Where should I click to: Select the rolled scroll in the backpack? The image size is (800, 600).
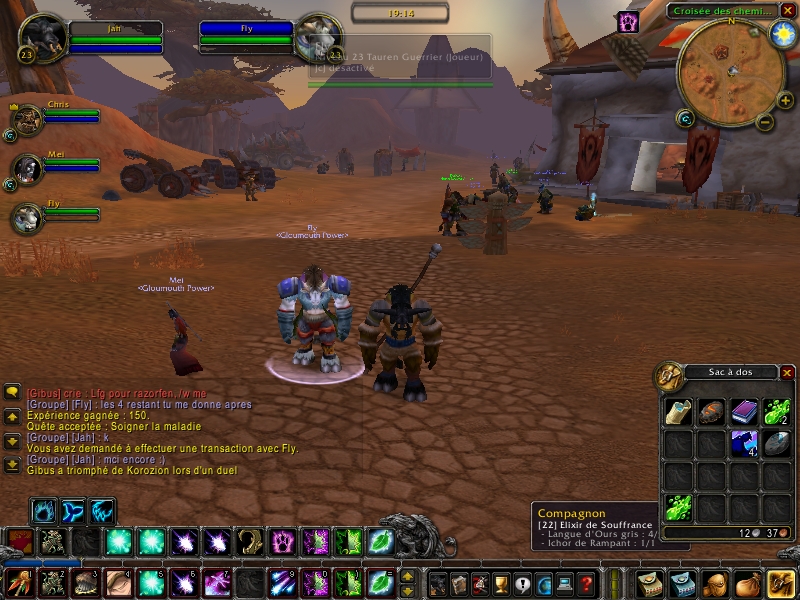pos(678,411)
